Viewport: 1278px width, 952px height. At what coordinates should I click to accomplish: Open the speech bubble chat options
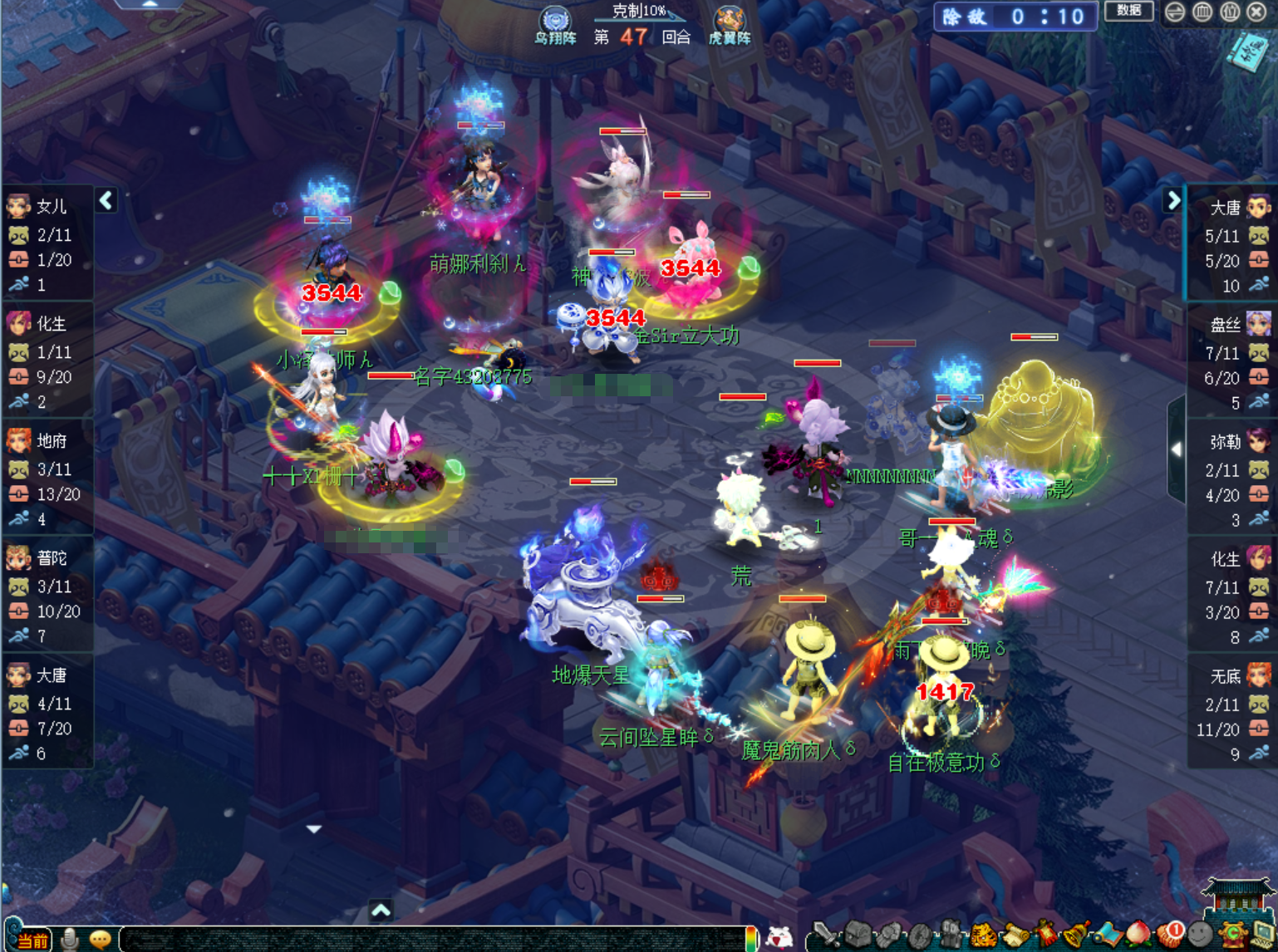[x=101, y=940]
